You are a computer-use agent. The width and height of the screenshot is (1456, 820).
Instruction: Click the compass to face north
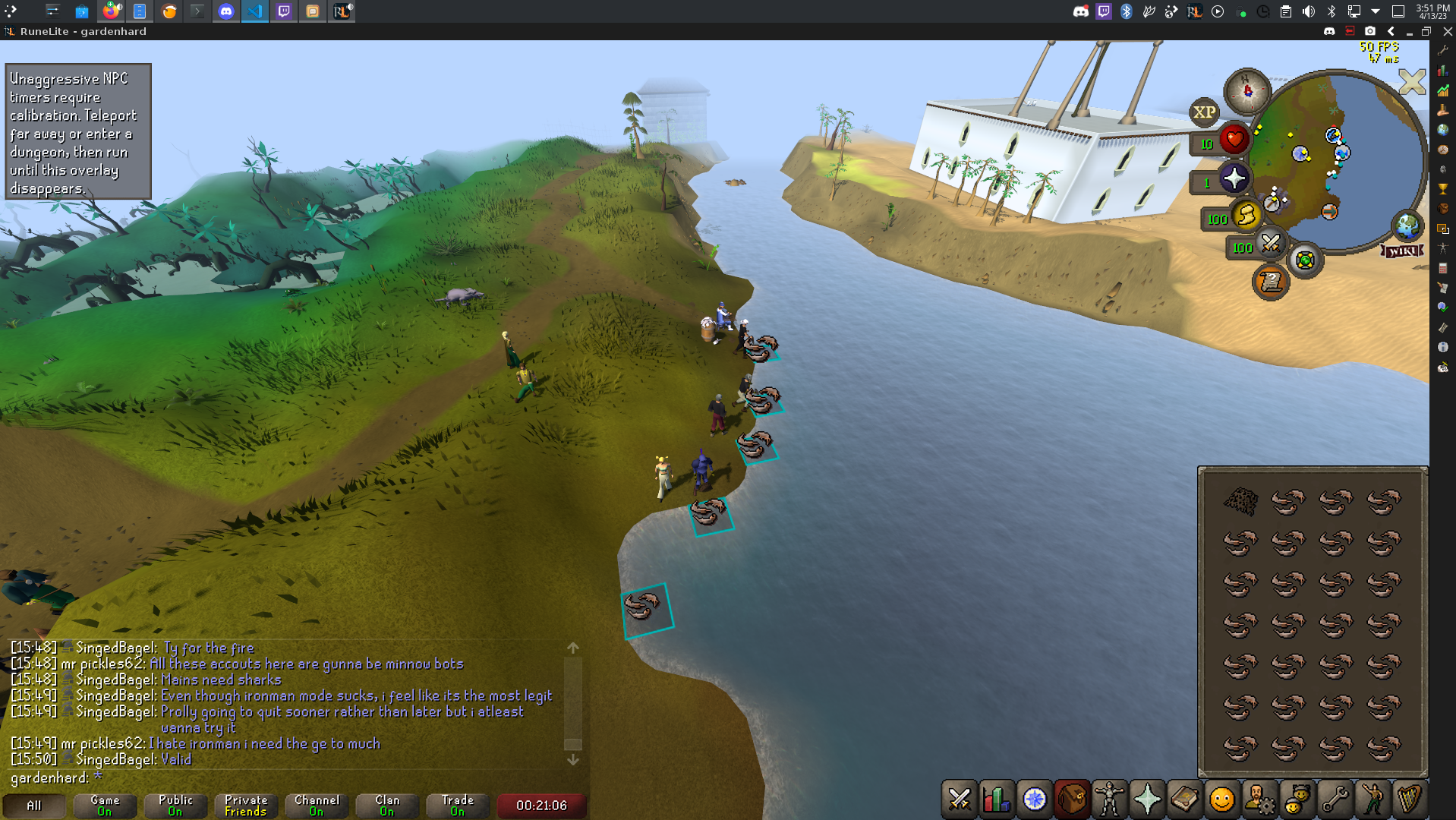1247,91
